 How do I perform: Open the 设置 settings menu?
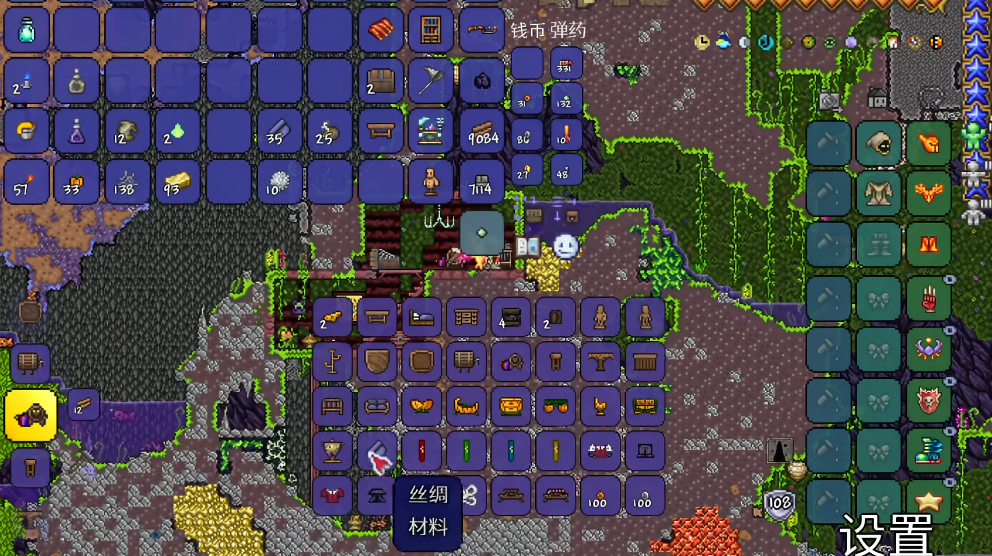pos(886,535)
